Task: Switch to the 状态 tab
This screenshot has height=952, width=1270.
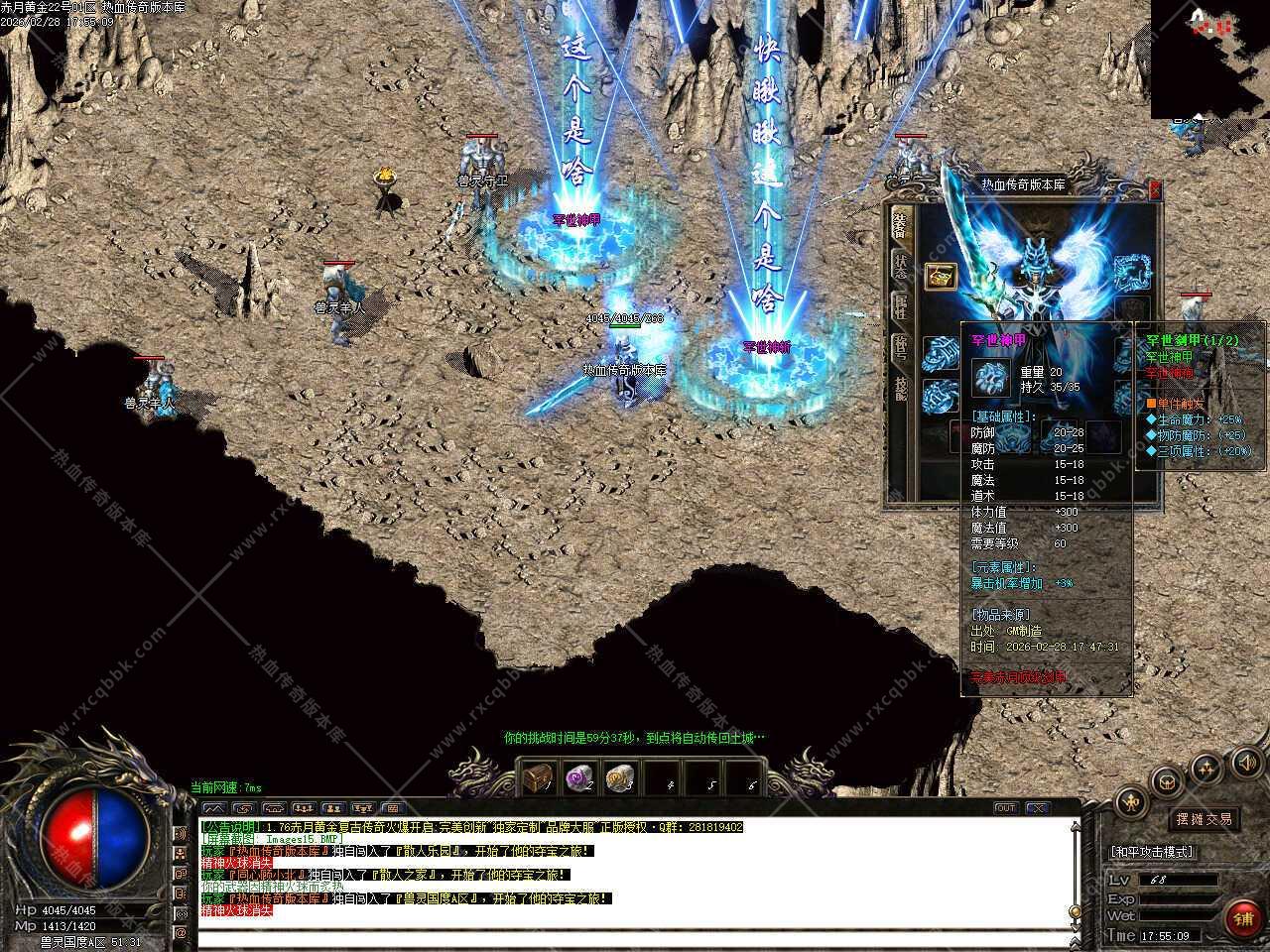Action: pyautogui.click(x=900, y=266)
